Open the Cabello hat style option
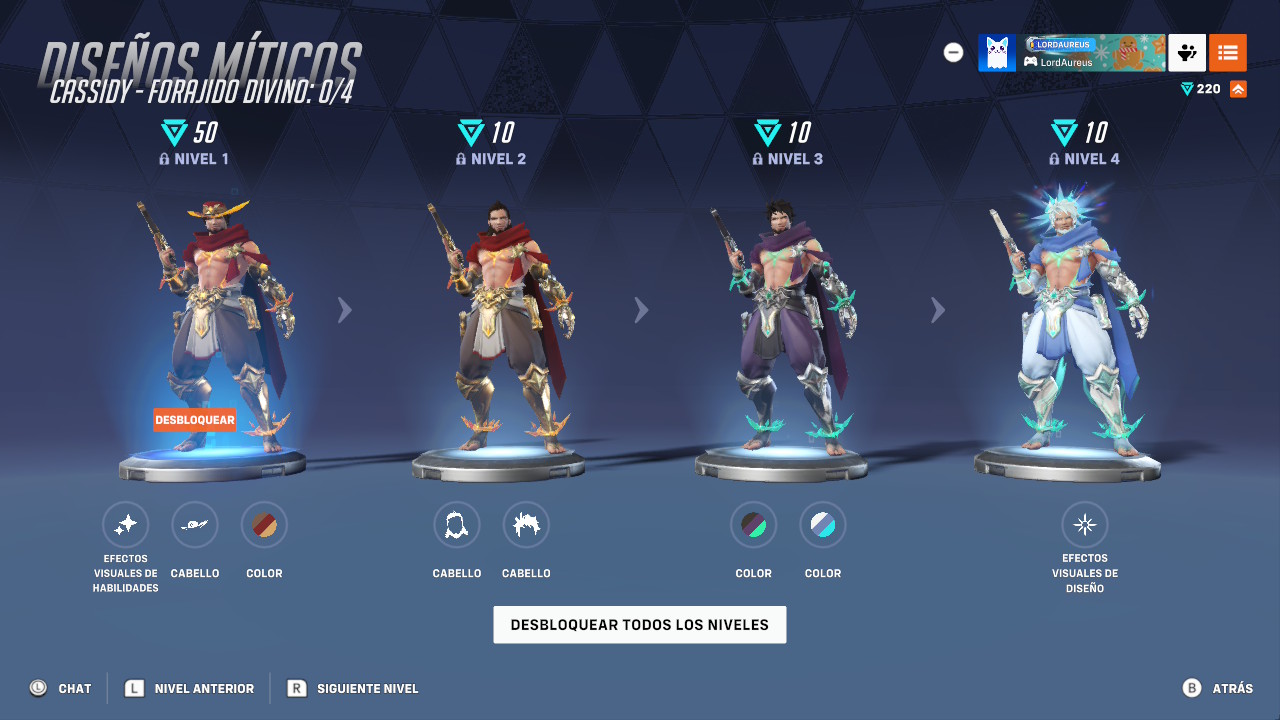Viewport: 1280px width, 720px height. click(x=195, y=524)
